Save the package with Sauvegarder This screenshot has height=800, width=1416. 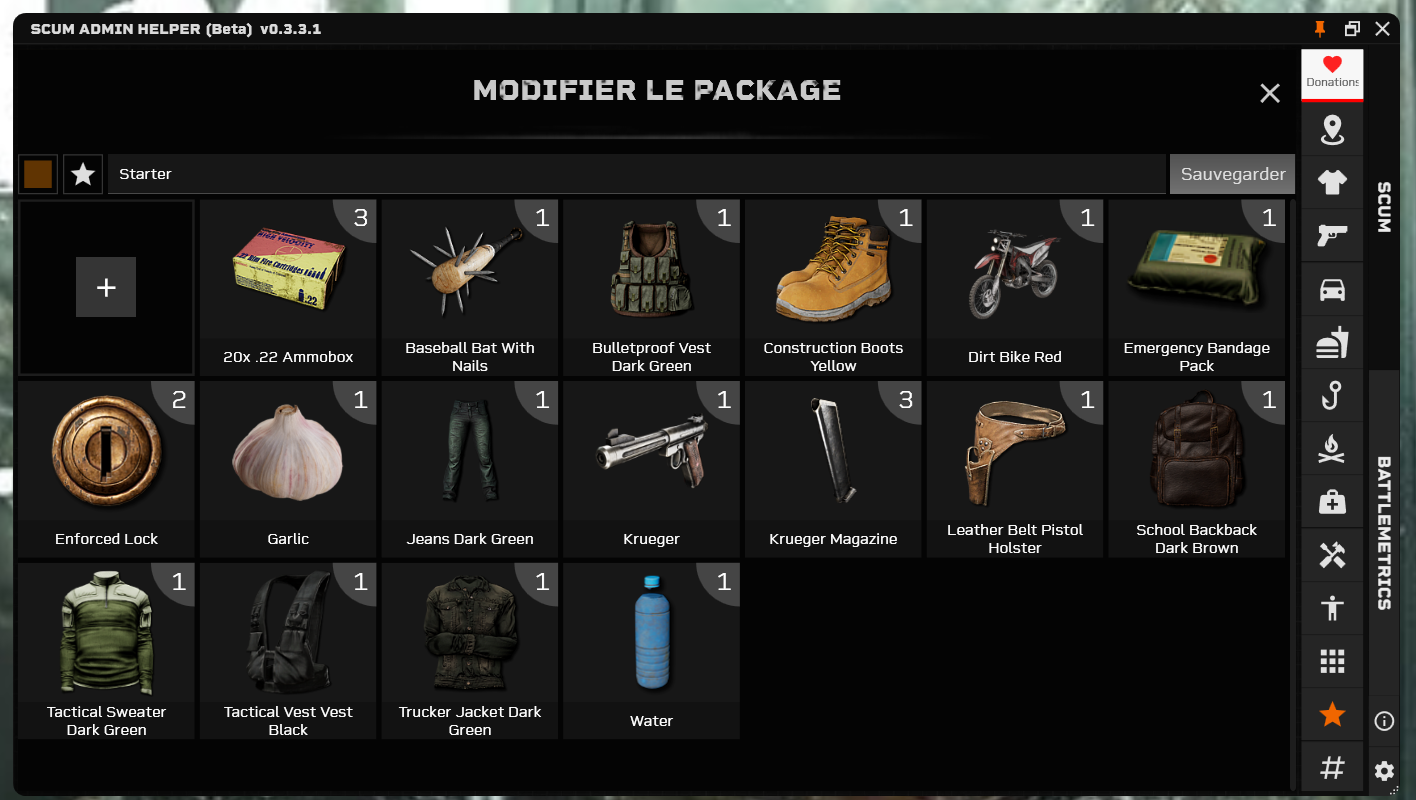click(1232, 174)
